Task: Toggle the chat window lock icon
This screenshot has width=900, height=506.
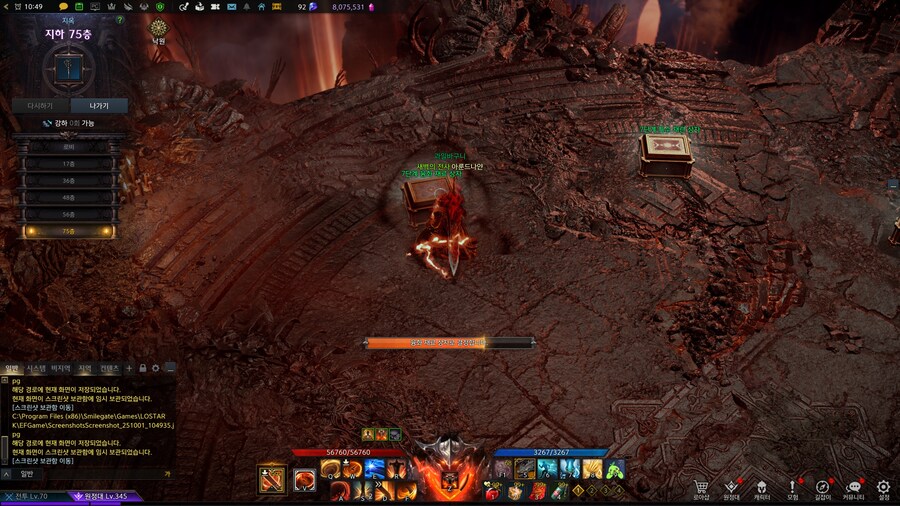Action: point(143,368)
